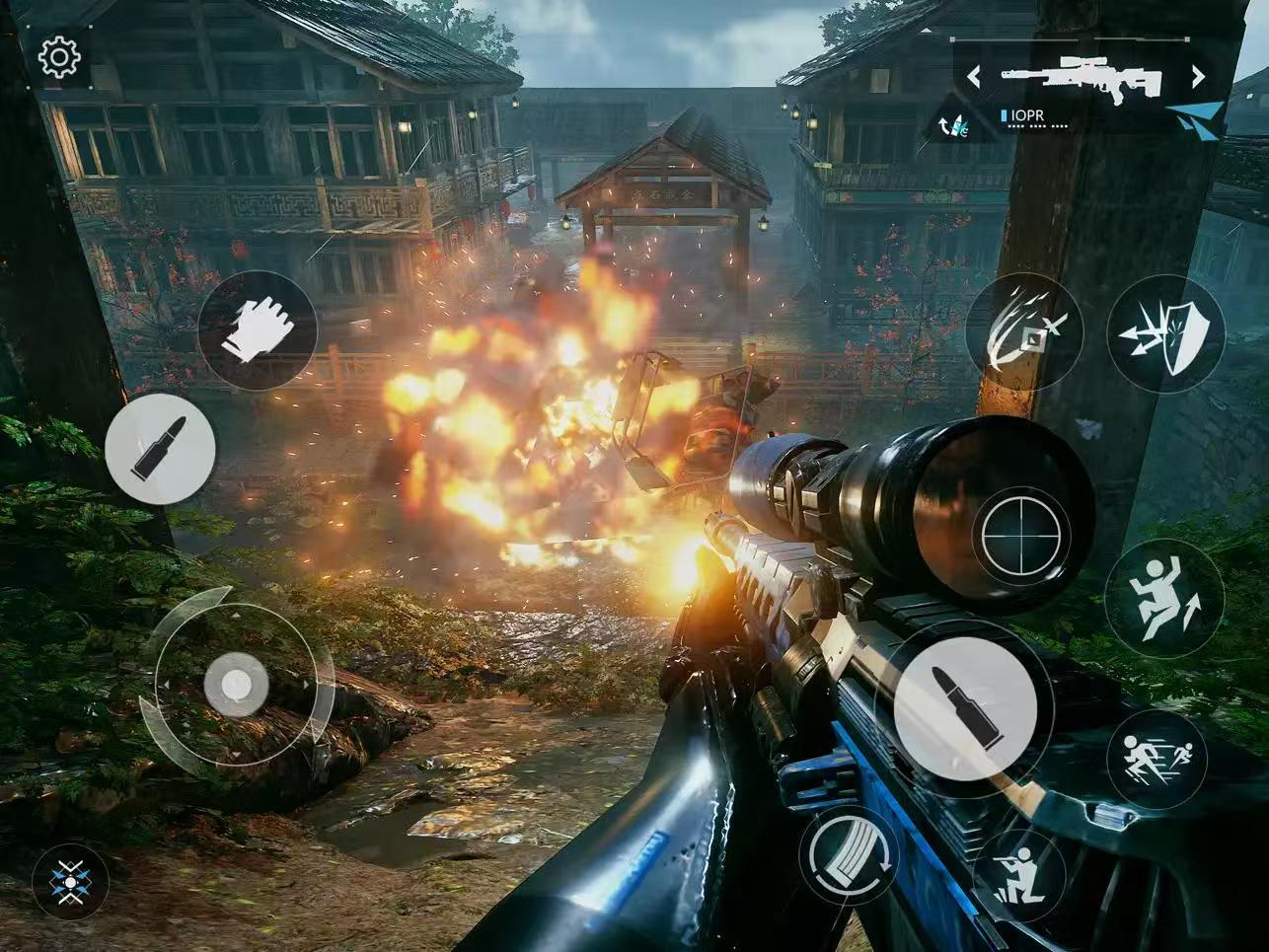Image resolution: width=1269 pixels, height=952 pixels.
Task: Fire with the smaller bullet button
Action: click(160, 449)
